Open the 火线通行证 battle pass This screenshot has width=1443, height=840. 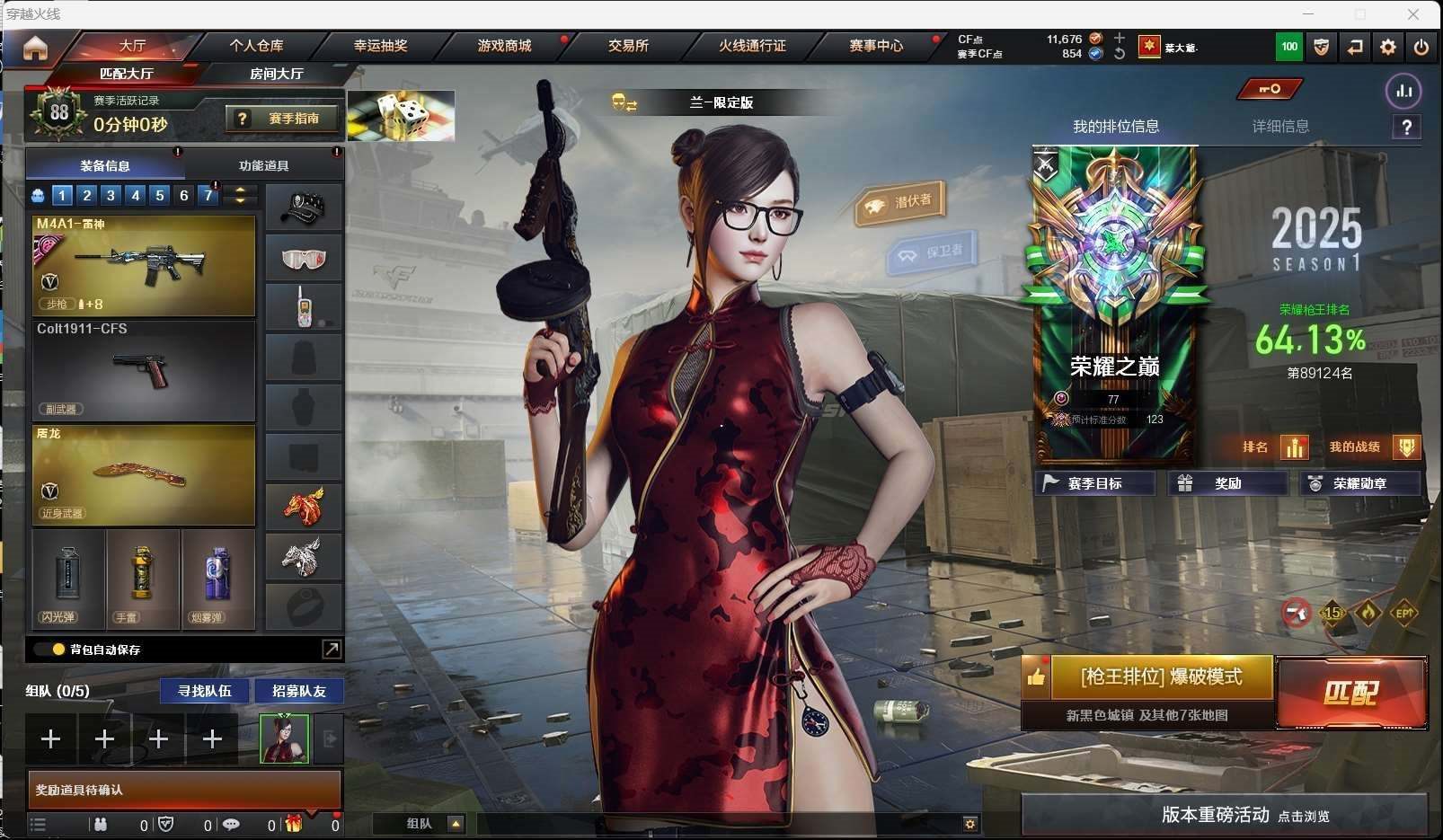[x=752, y=45]
